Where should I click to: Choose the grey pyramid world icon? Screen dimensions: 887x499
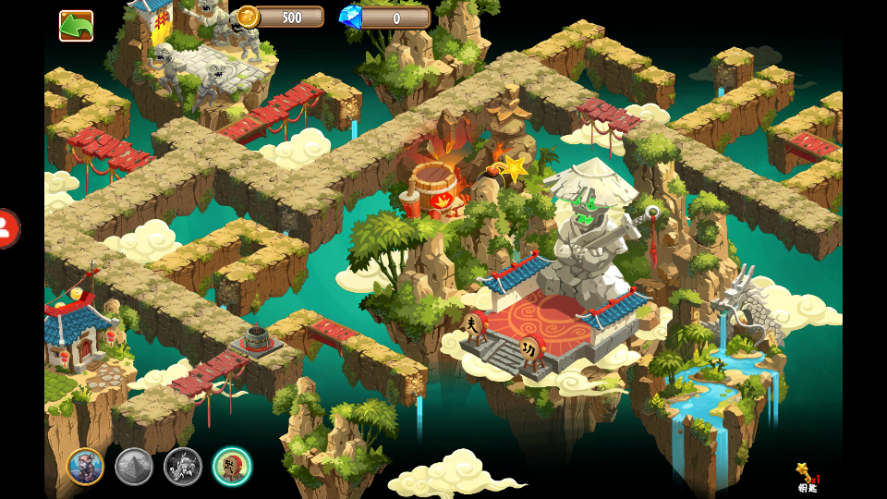click(x=134, y=465)
